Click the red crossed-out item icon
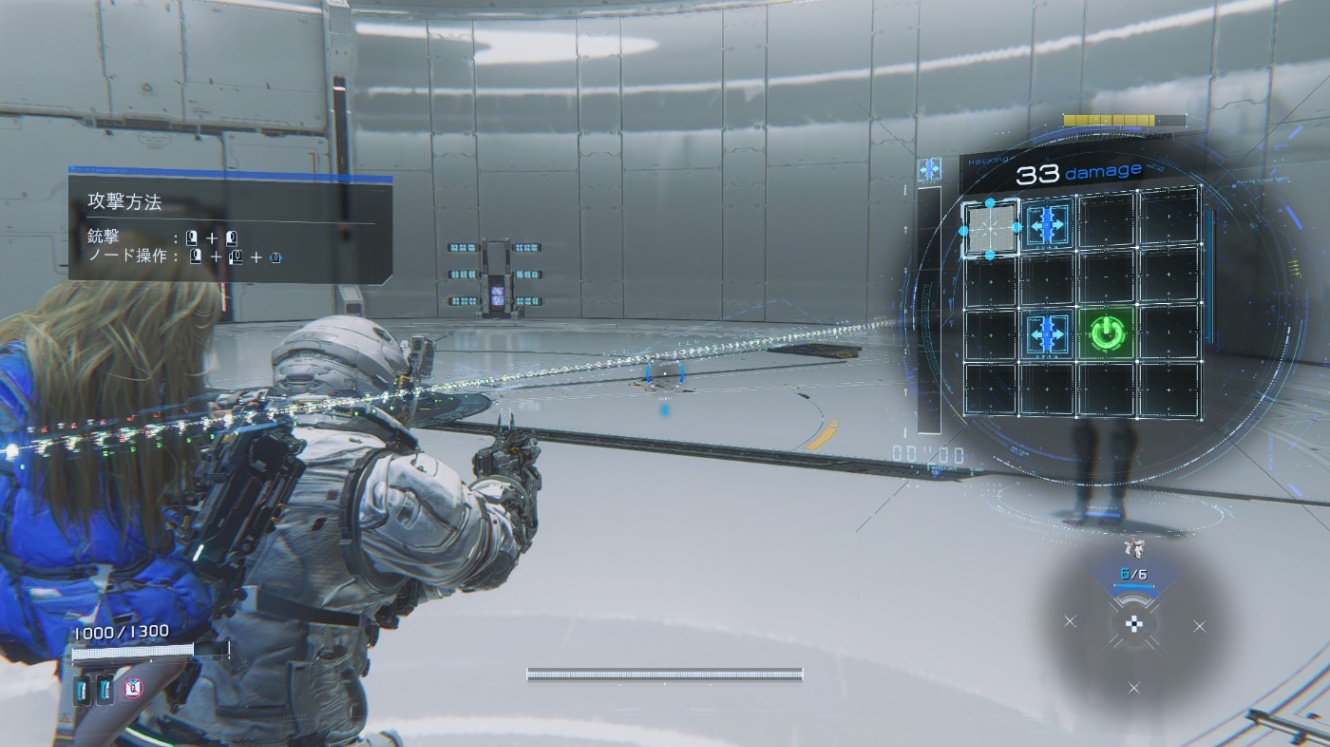The width and height of the screenshot is (1330, 747). 132,687
